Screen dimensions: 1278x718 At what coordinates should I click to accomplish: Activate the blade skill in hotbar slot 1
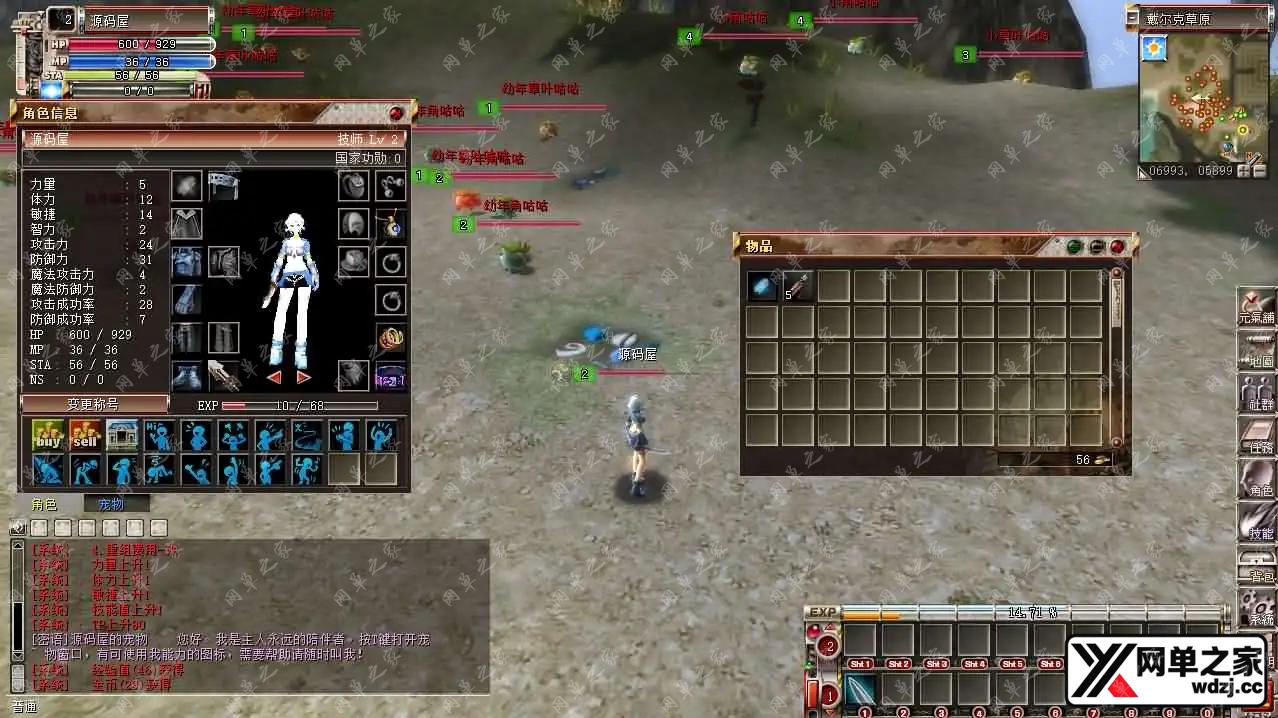pos(861,690)
